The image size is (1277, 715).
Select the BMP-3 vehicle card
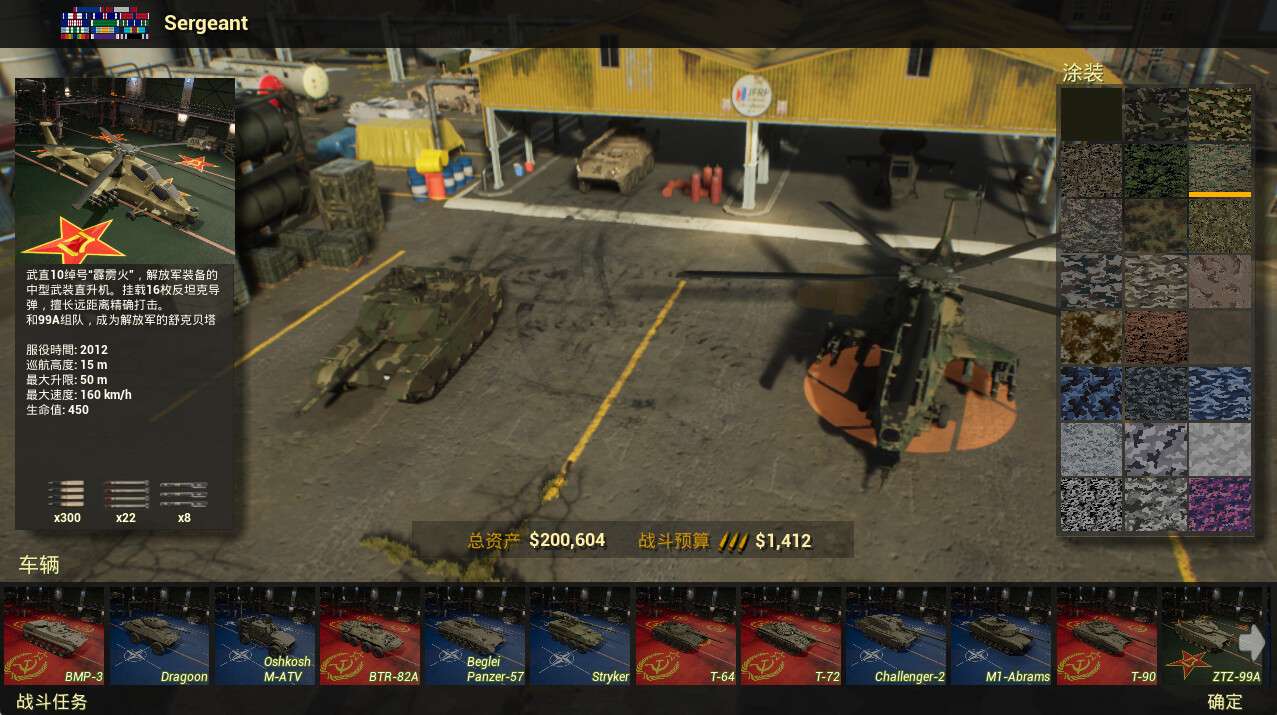pos(54,636)
